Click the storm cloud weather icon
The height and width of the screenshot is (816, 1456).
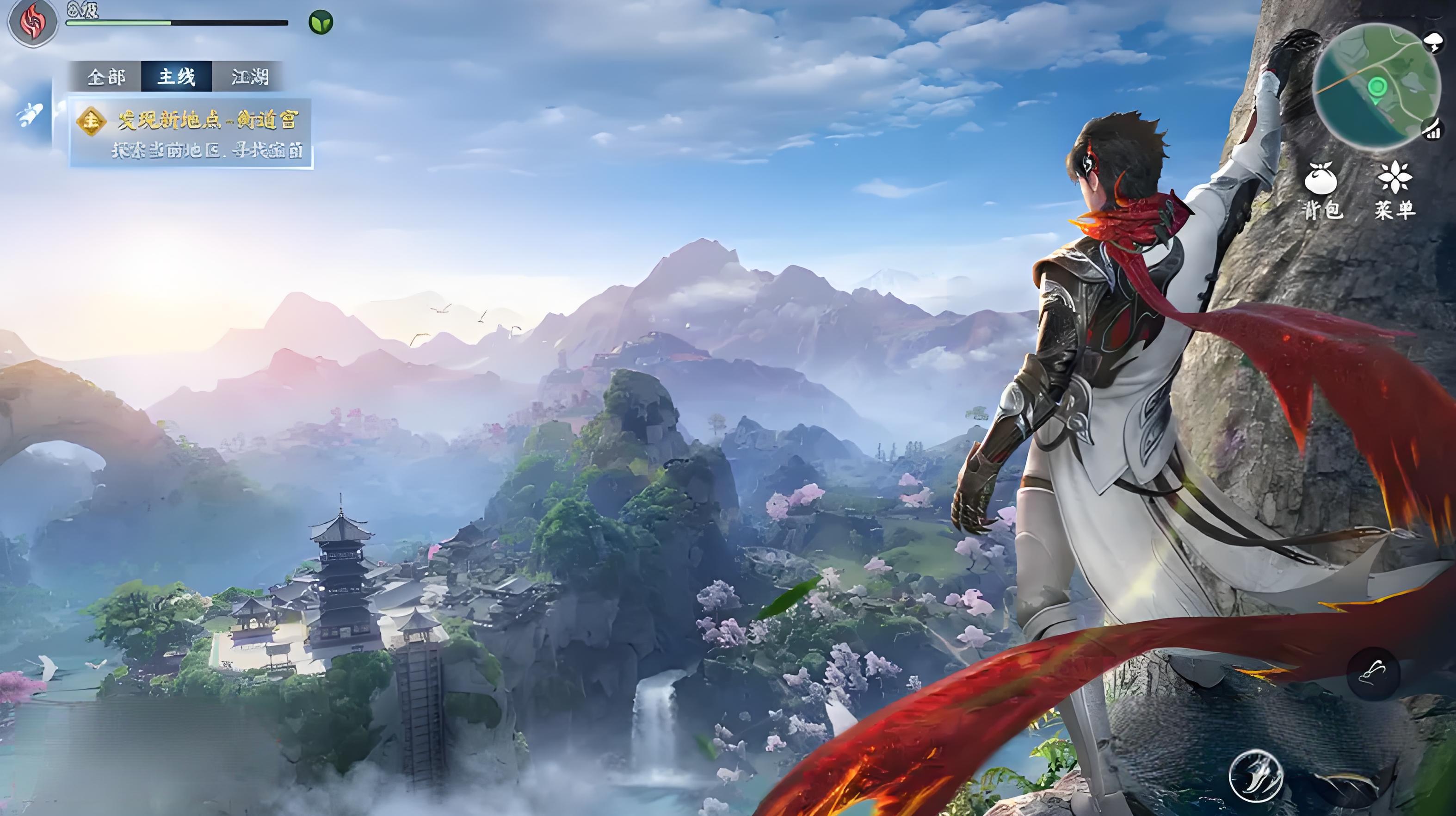click(1435, 40)
